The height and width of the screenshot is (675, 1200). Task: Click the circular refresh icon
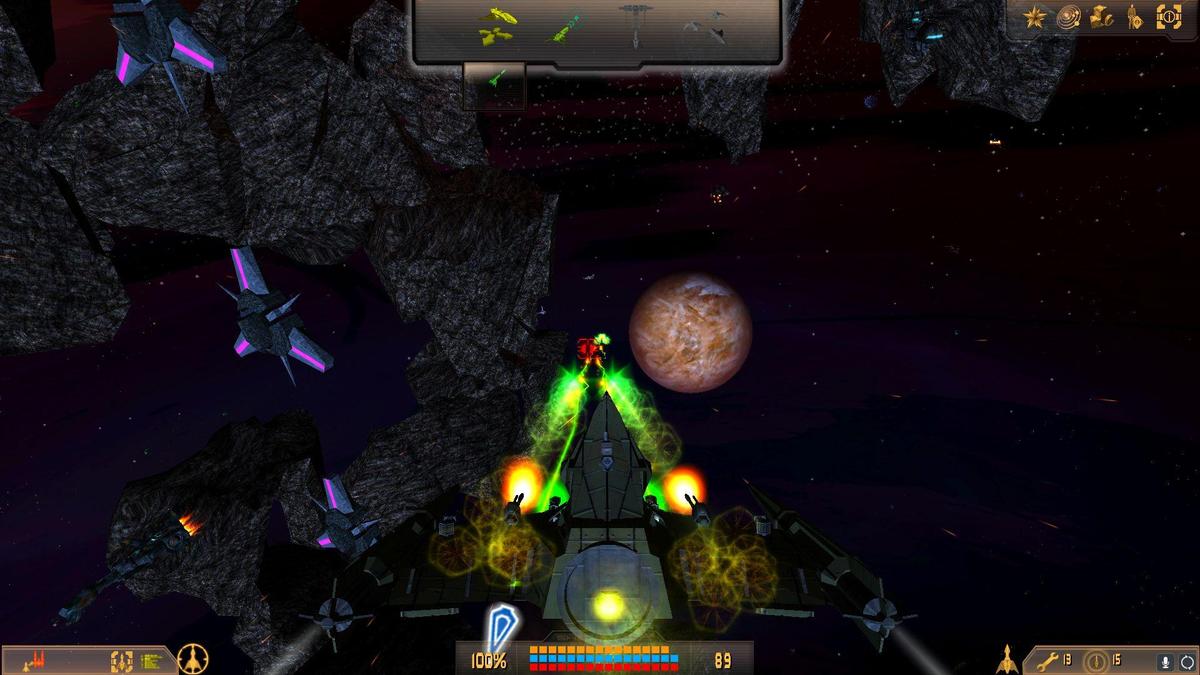click(1186, 661)
